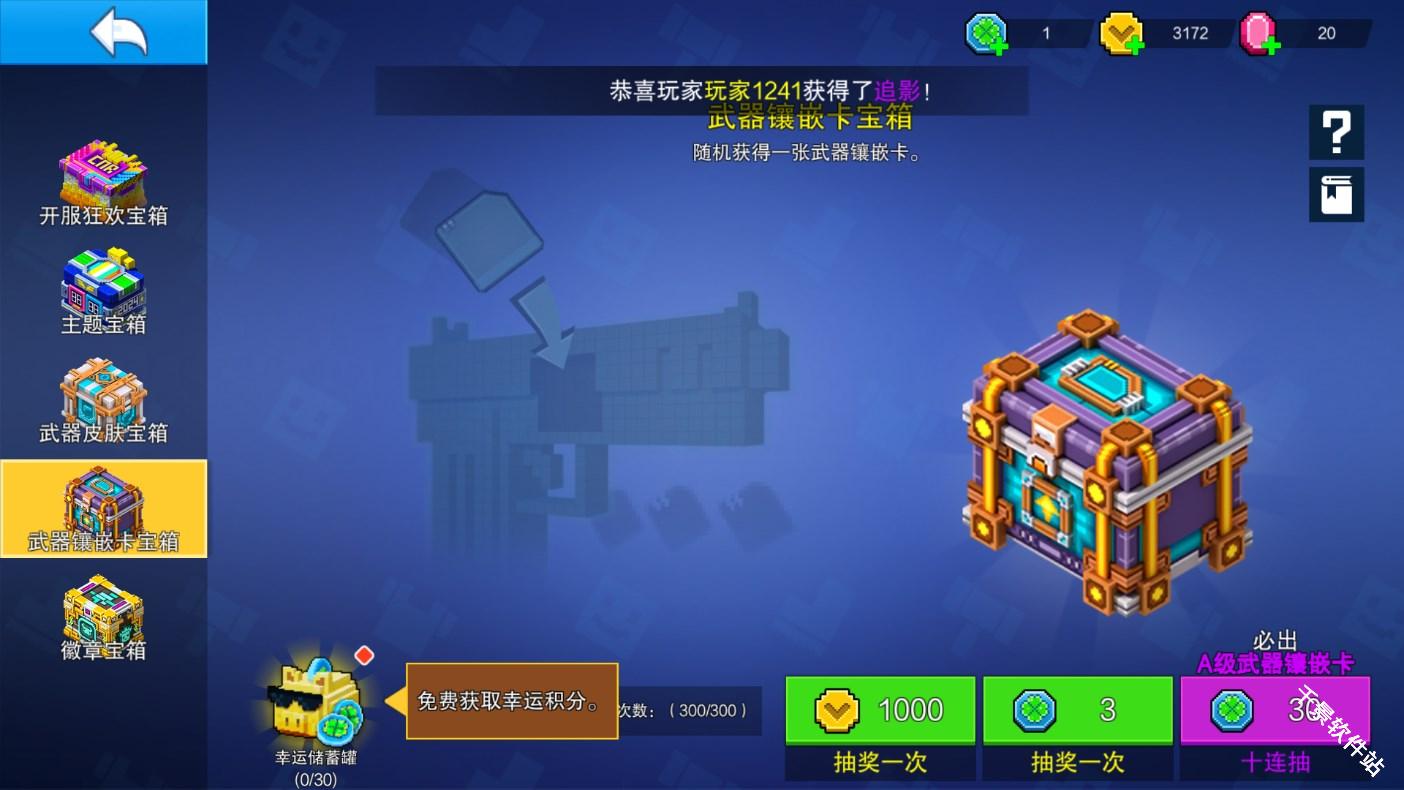This screenshot has height=790, width=1404.
Task: Draw once using 1000 gold coins
Action: [x=880, y=710]
